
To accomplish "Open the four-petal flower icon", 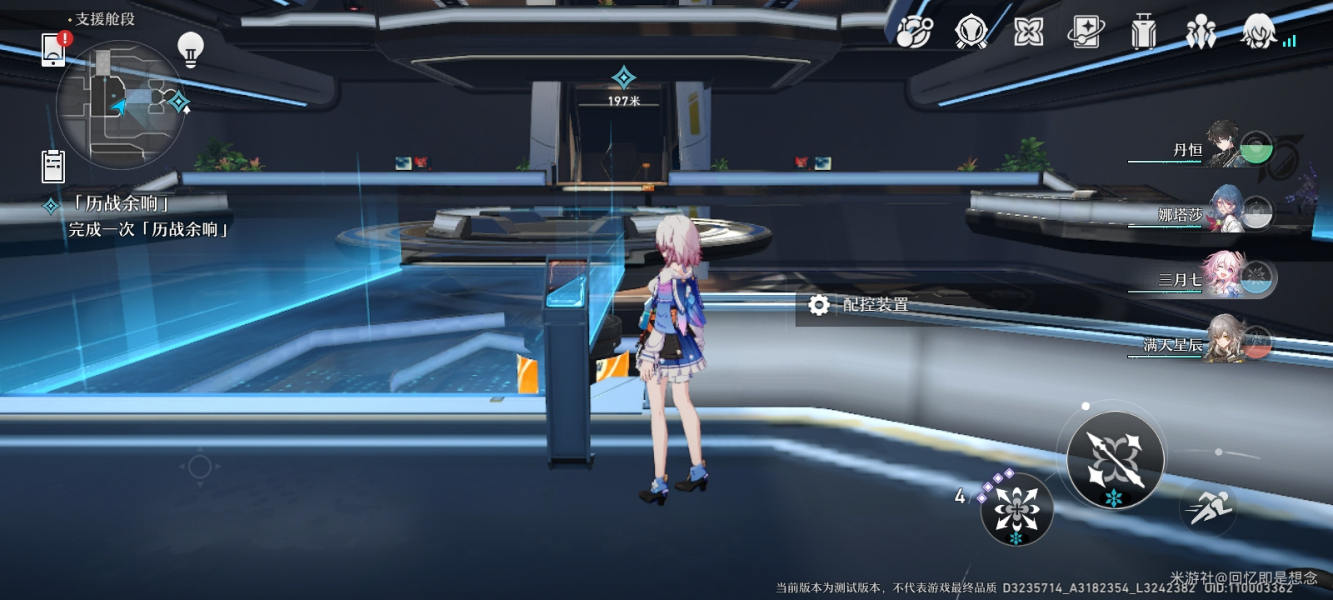I will tap(1028, 33).
